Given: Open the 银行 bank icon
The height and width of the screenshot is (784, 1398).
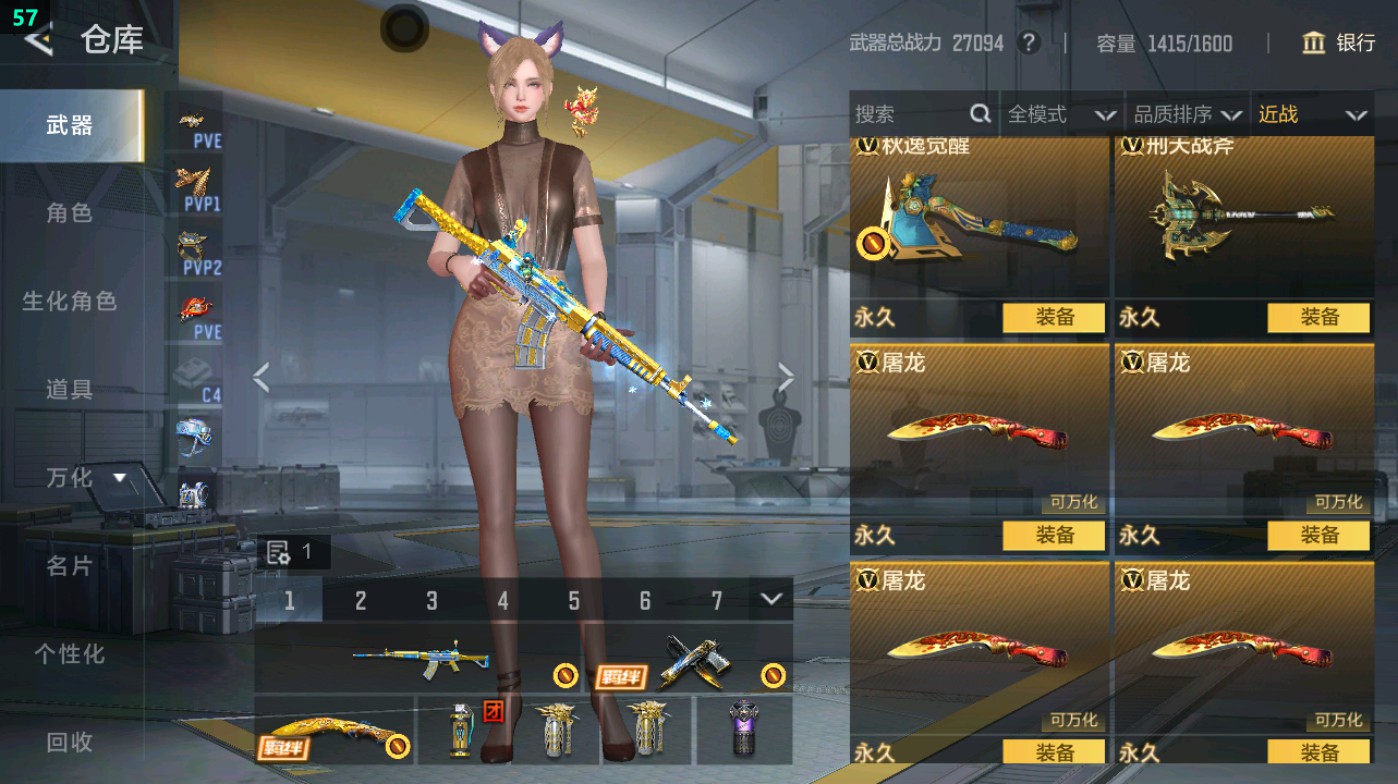Looking at the screenshot, I should [1313, 44].
